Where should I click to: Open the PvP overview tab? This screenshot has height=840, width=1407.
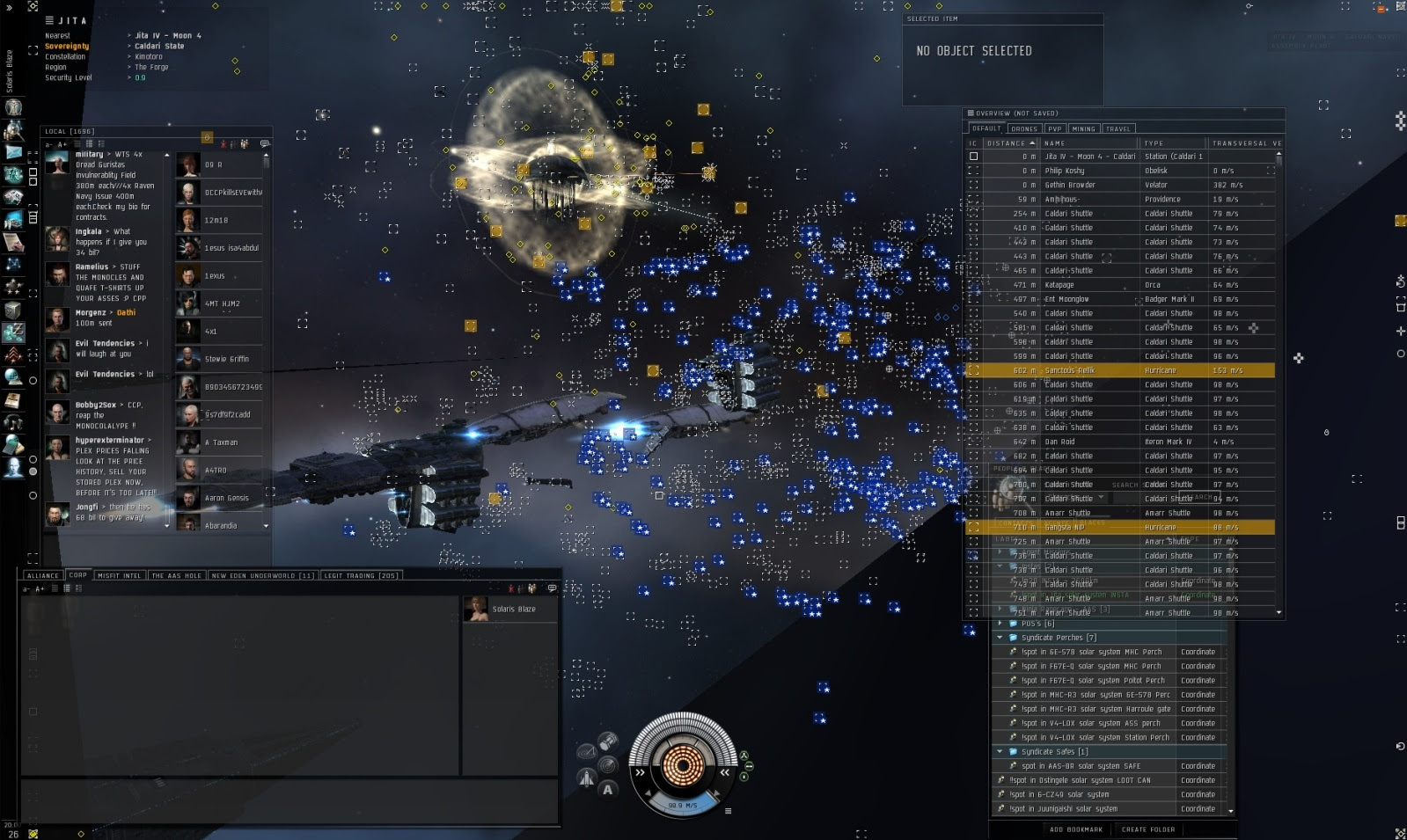point(1054,128)
